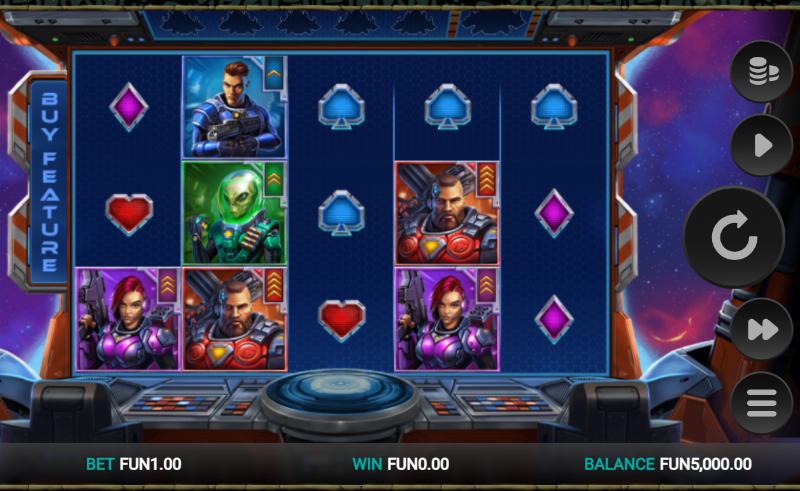Open bet settings via the coin stack icon
This screenshot has height=491, width=800.
pos(761,72)
